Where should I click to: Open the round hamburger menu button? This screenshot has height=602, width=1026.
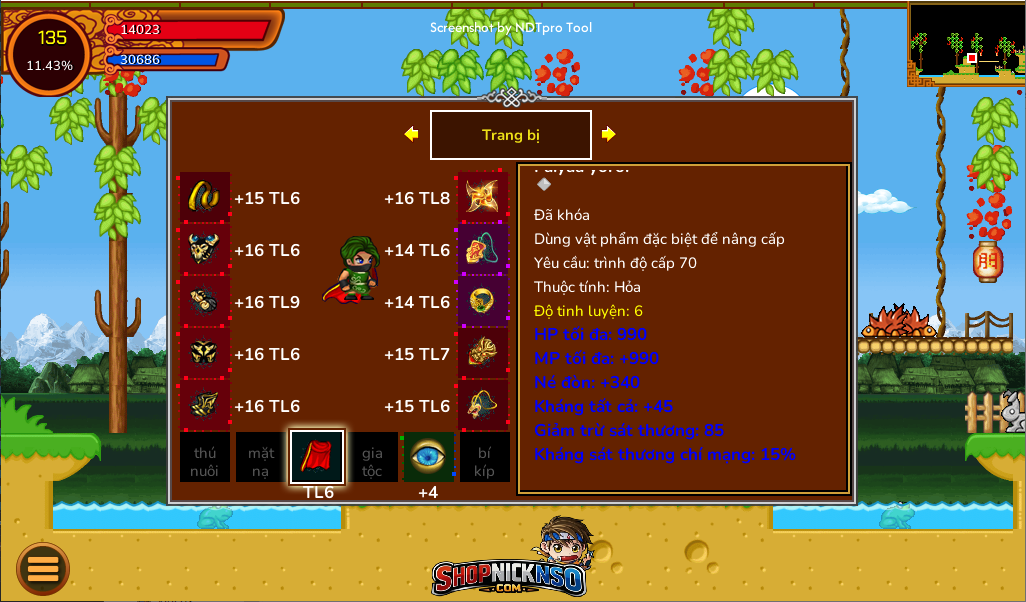click(43, 569)
